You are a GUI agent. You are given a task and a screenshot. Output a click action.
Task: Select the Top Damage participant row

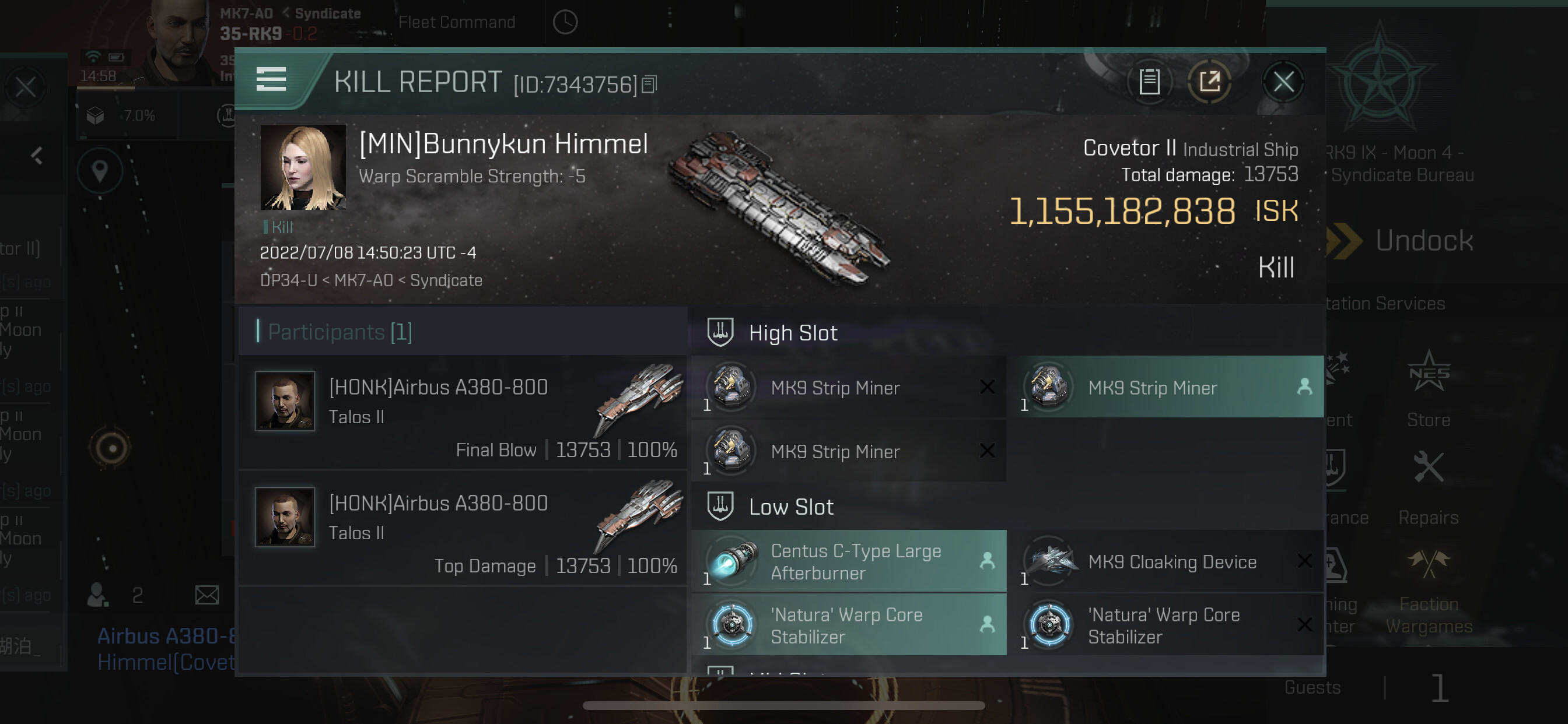point(463,529)
